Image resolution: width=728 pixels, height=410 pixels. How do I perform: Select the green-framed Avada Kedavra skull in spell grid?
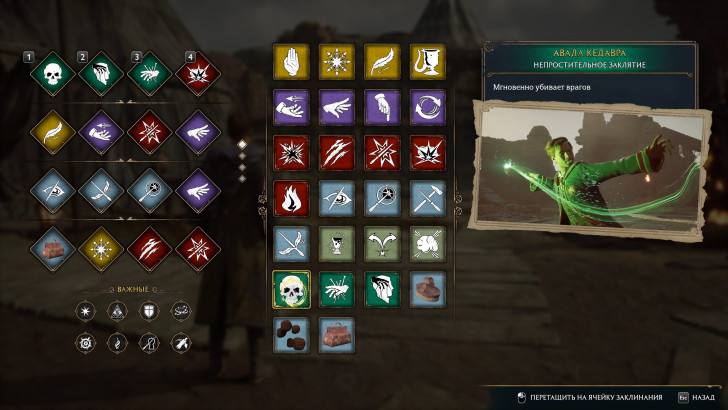click(x=291, y=289)
